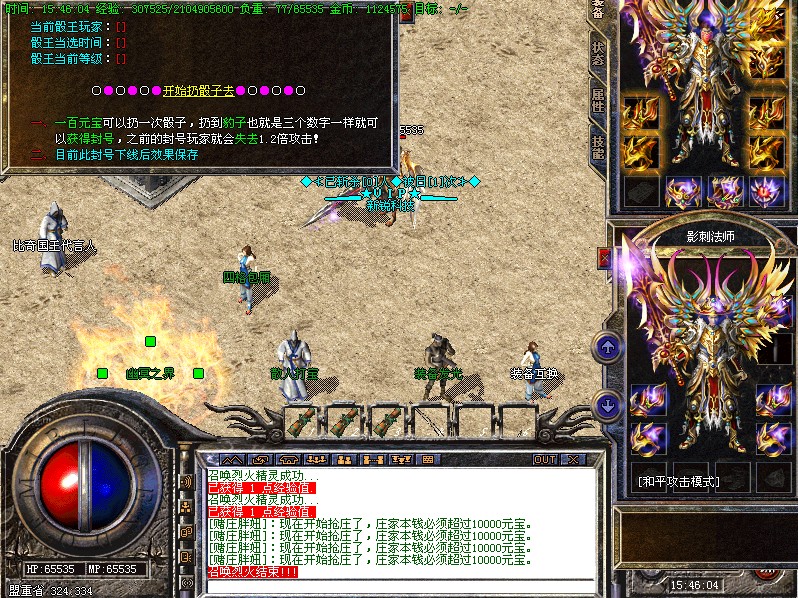
Task: Click the round up-arrow button
Action: pos(608,347)
